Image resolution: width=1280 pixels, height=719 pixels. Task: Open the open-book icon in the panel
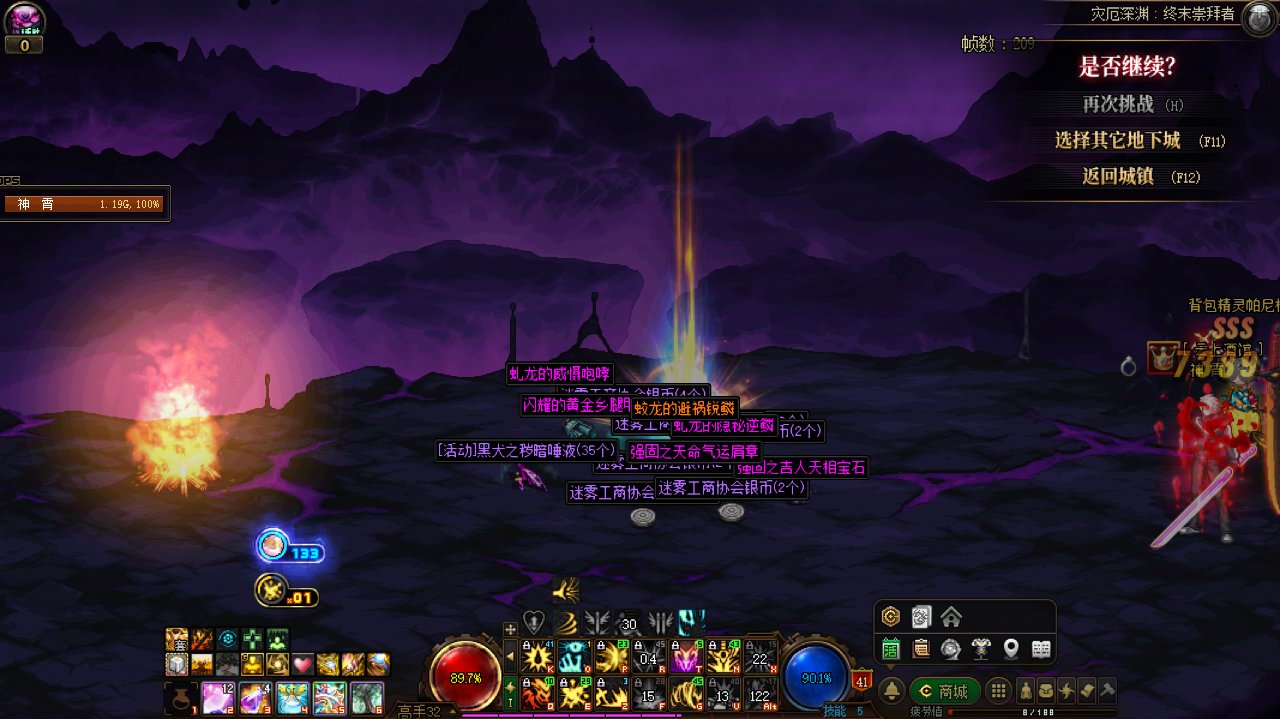(1041, 649)
